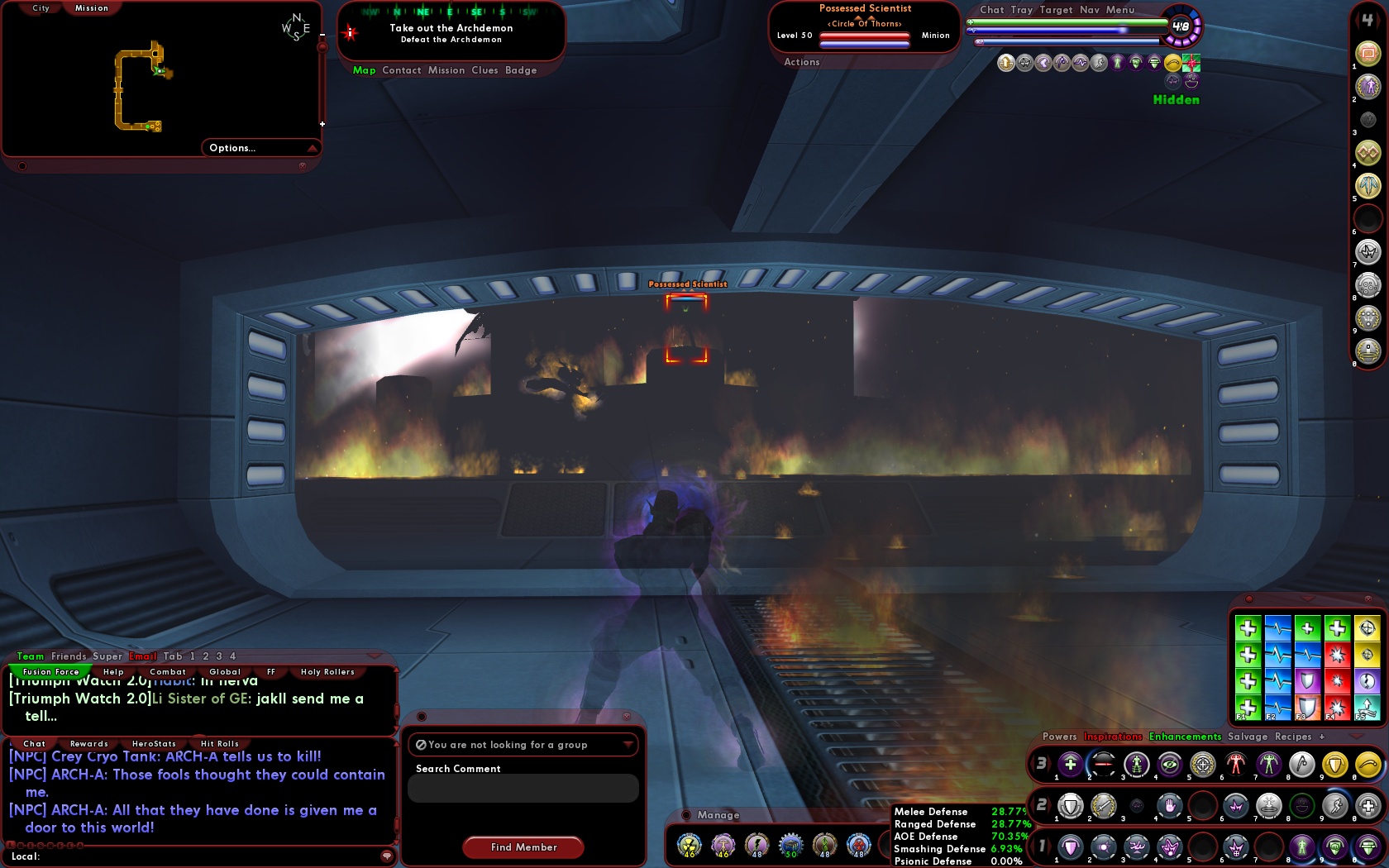Select the sniper rifle power in tray 3 slot 2
Viewport: 1389px width, 868px height.
tap(1102, 765)
